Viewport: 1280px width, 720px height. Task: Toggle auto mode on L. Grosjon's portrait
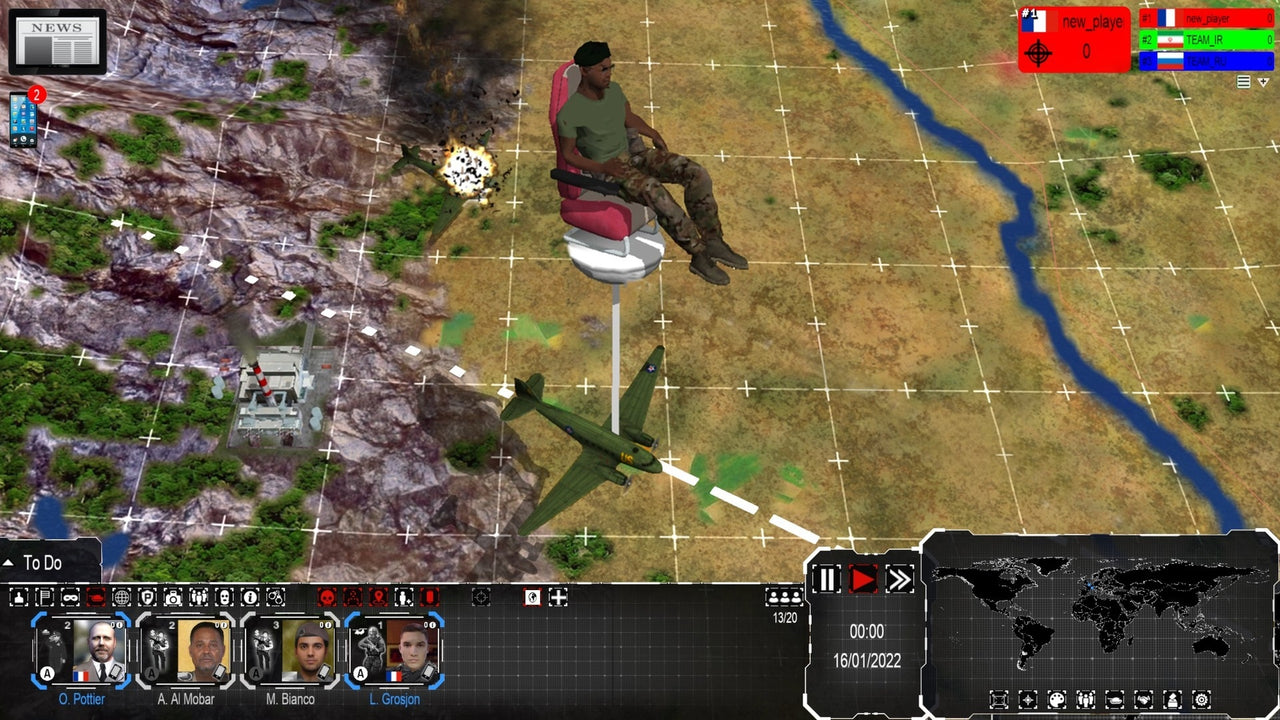(361, 673)
